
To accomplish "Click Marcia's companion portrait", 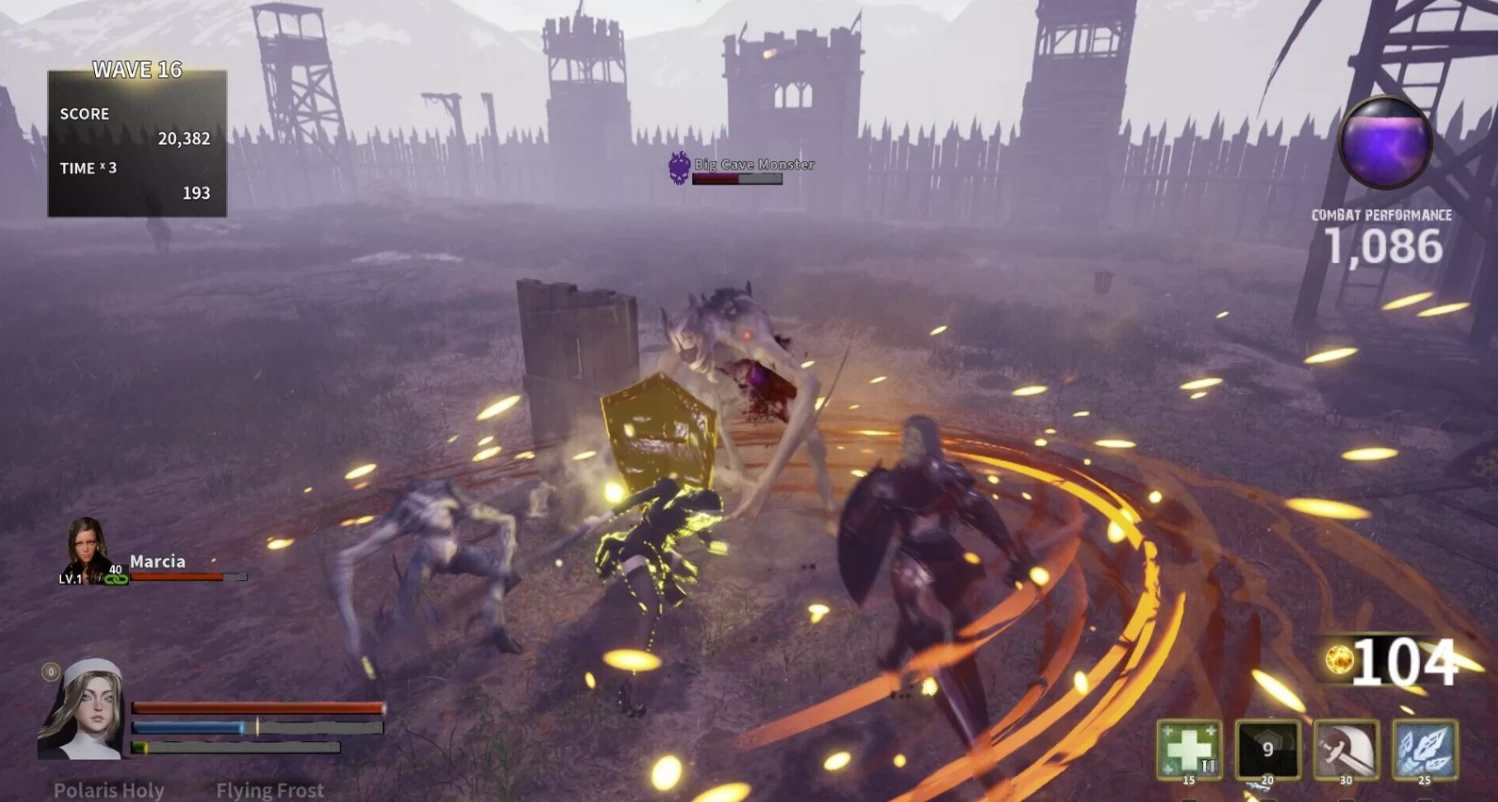I will (x=86, y=549).
